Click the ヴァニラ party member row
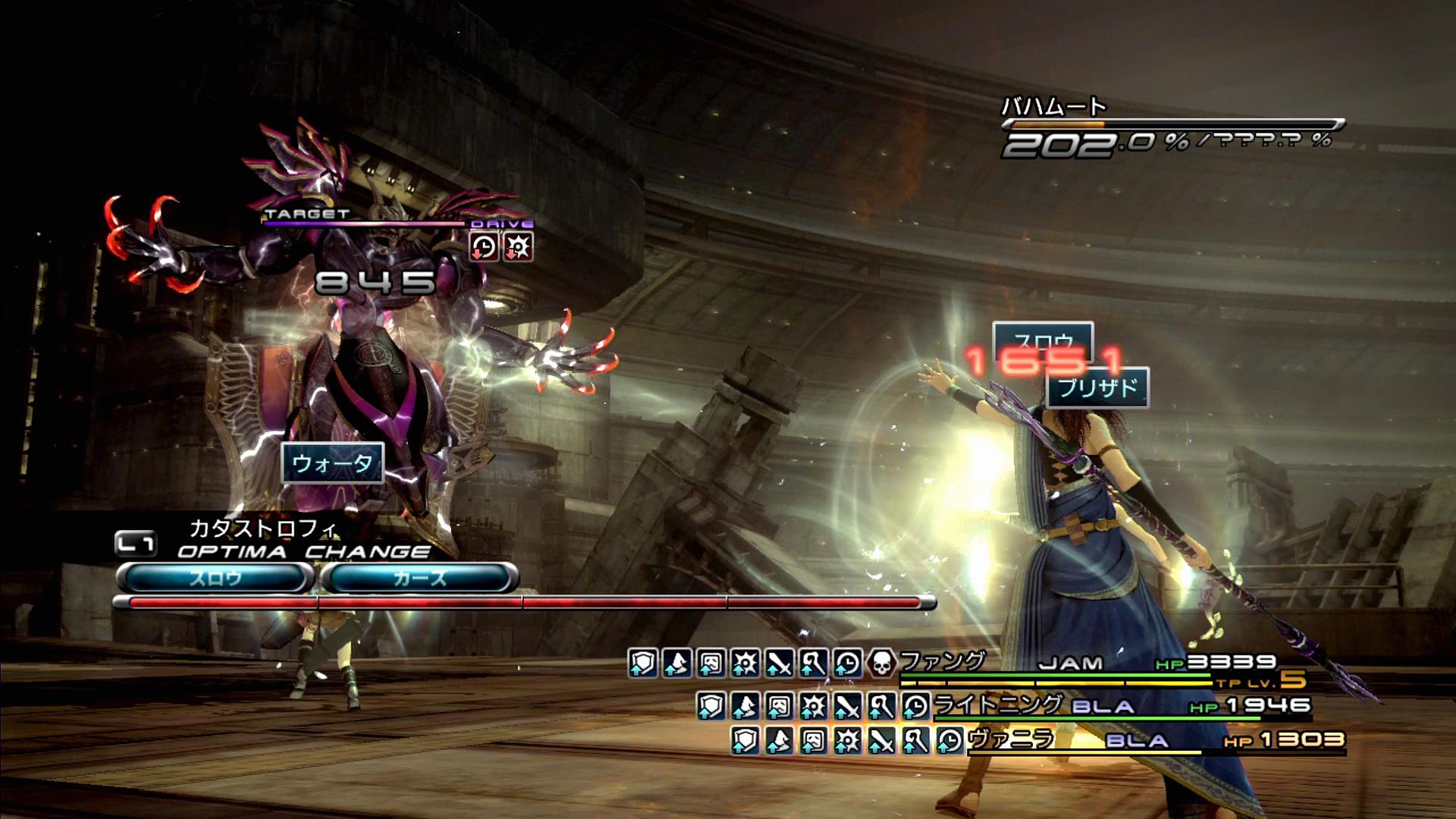 pos(1012,739)
